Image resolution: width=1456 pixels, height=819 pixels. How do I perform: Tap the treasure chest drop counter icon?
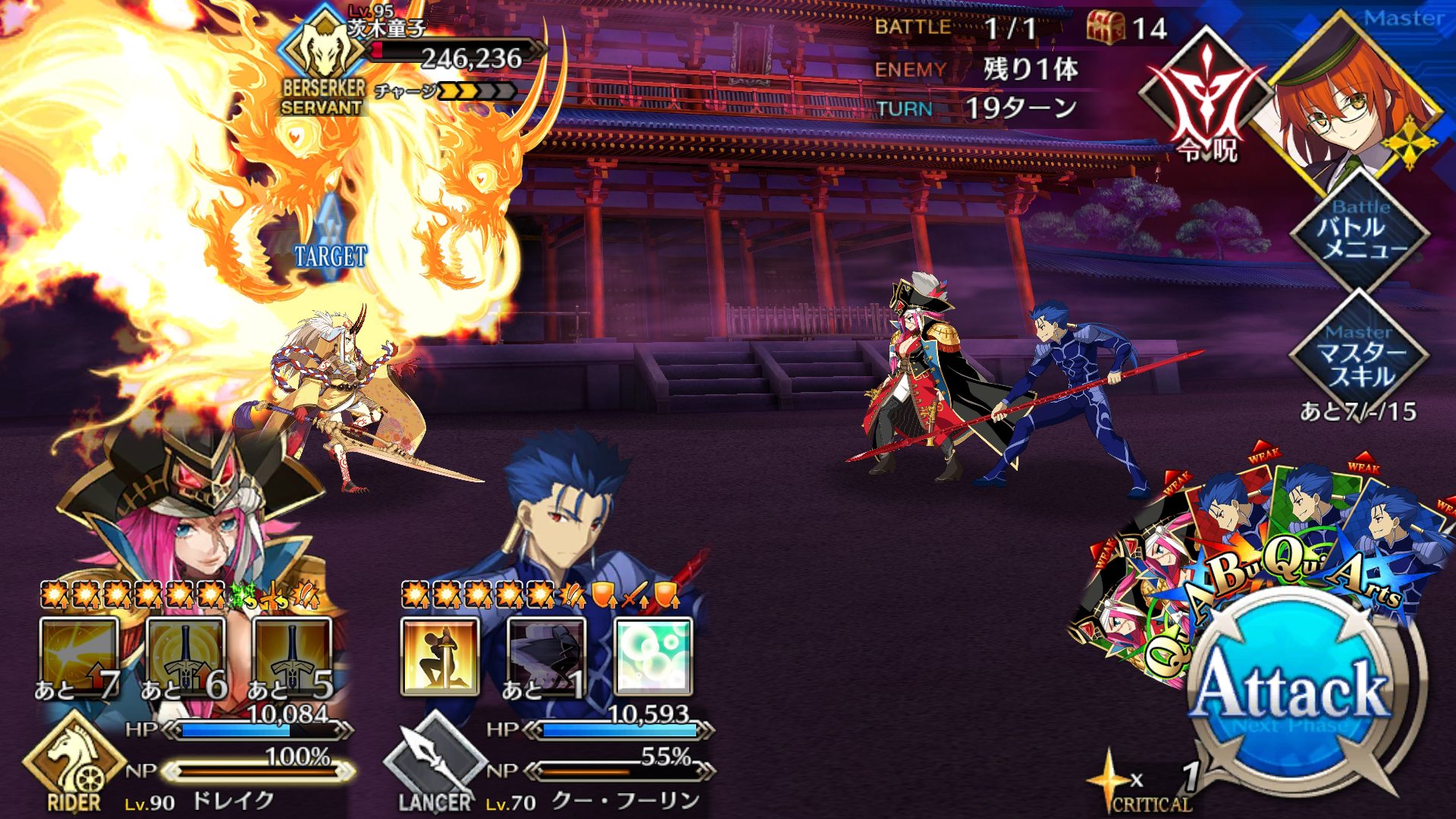pos(1106,28)
